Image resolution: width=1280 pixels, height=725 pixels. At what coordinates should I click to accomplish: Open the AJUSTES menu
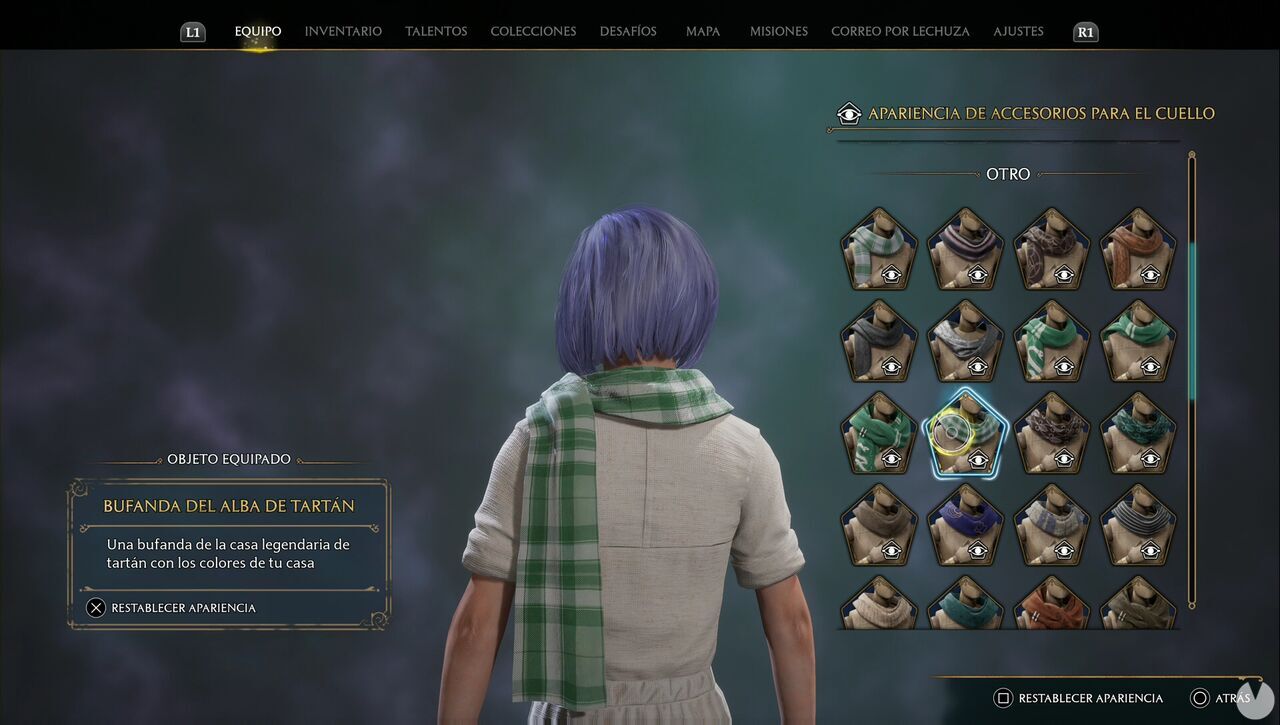1018,31
